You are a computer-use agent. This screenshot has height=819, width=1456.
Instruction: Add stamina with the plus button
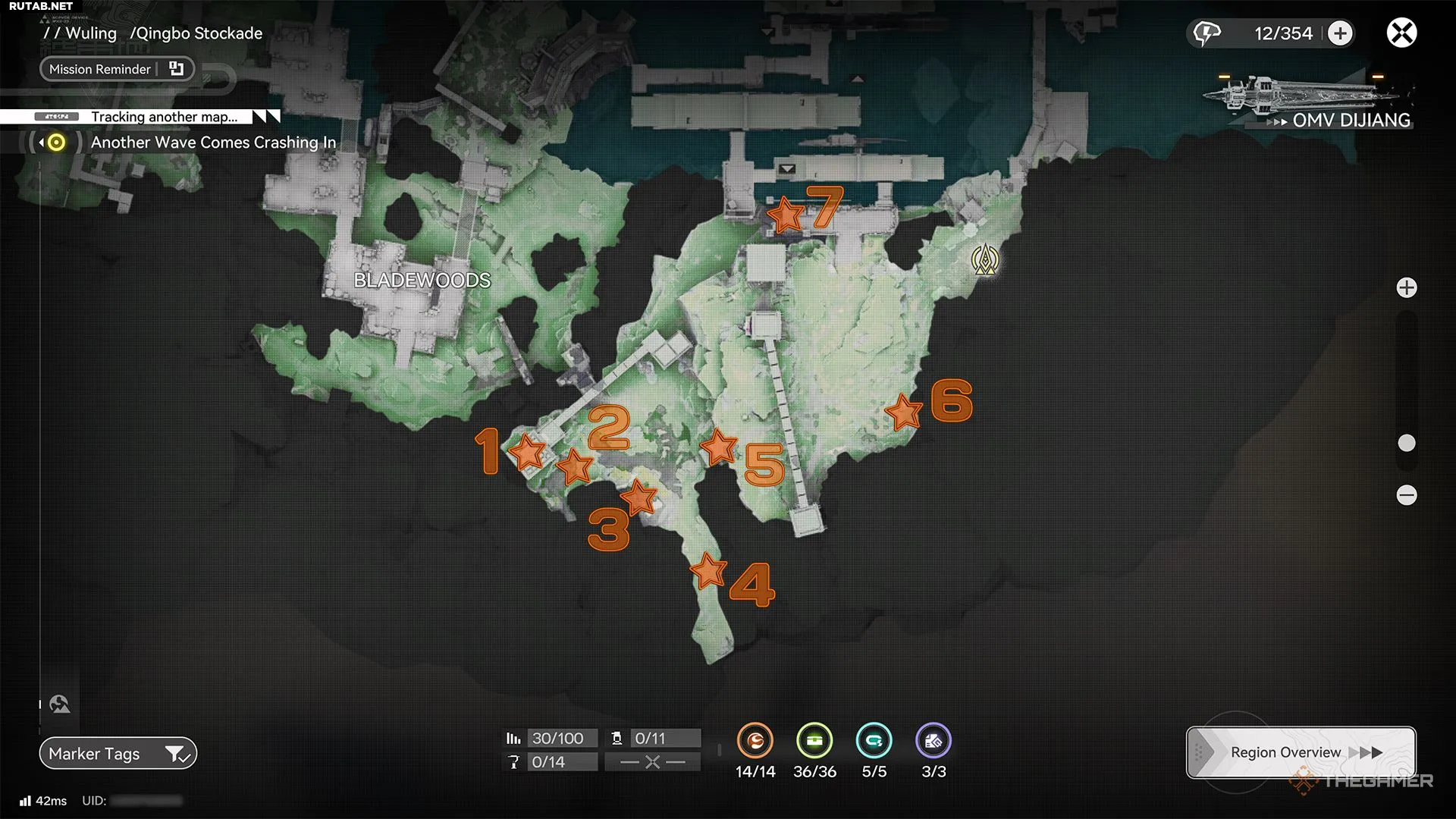[1340, 33]
